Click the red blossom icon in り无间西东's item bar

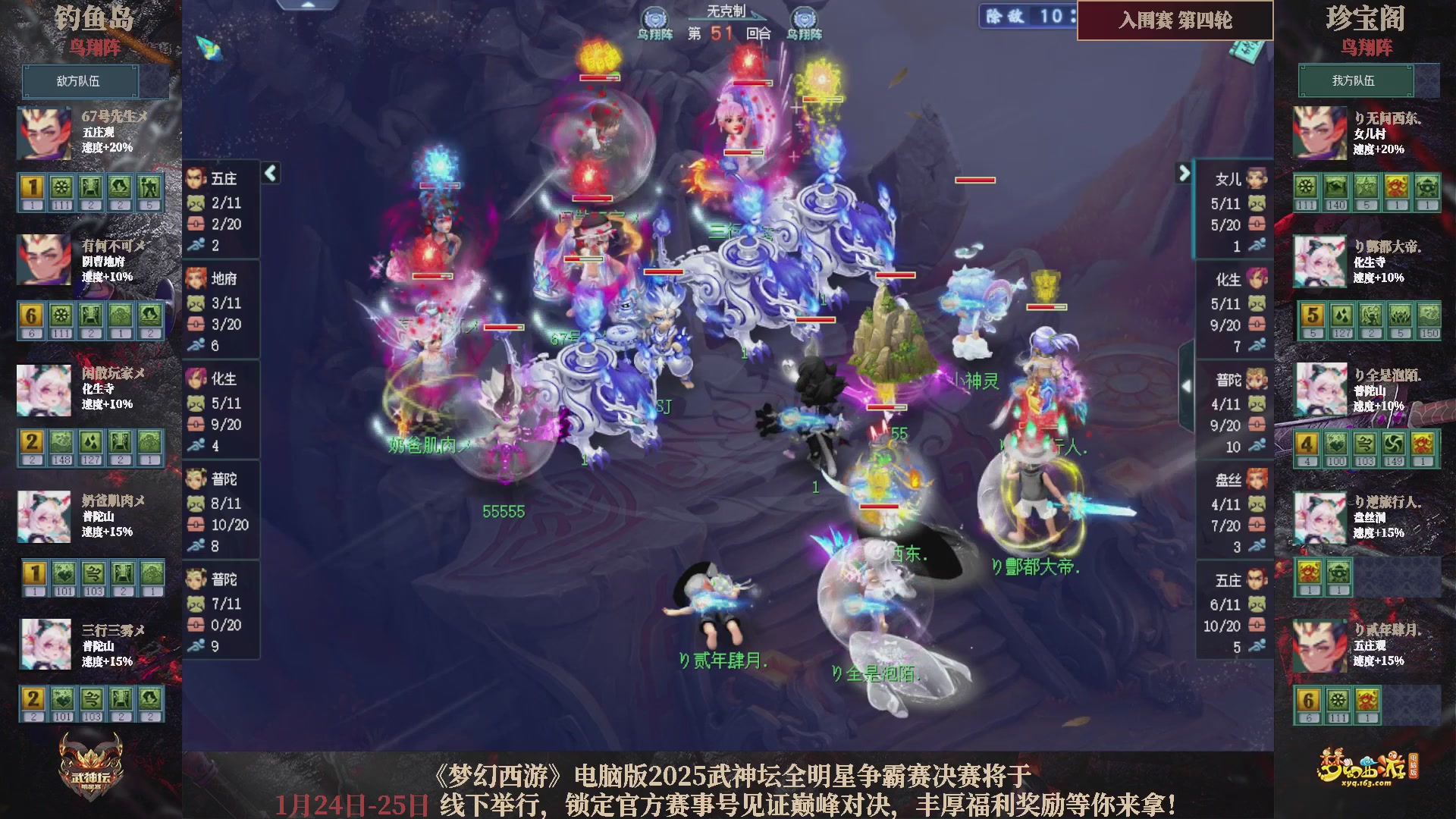click(x=1396, y=186)
